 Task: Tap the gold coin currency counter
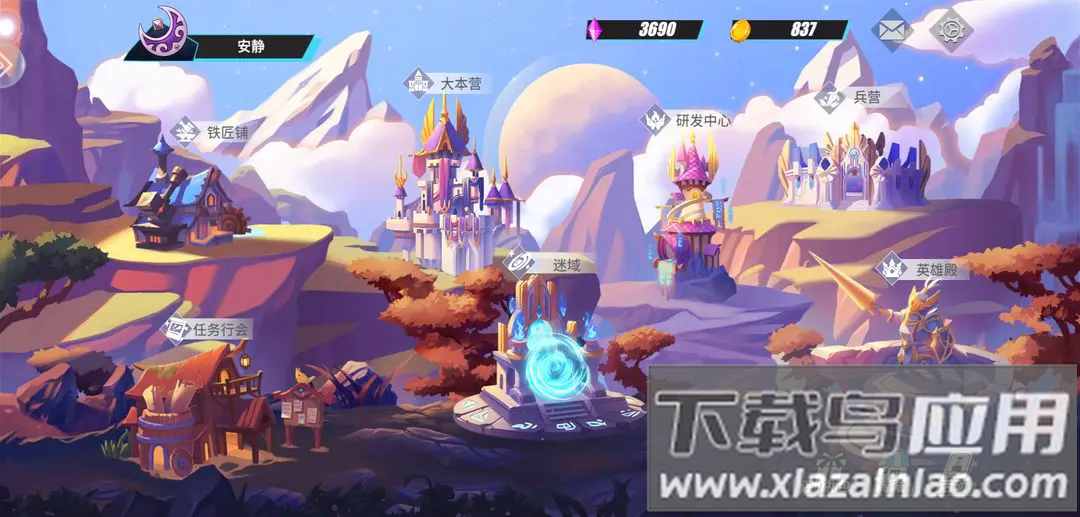click(789, 29)
